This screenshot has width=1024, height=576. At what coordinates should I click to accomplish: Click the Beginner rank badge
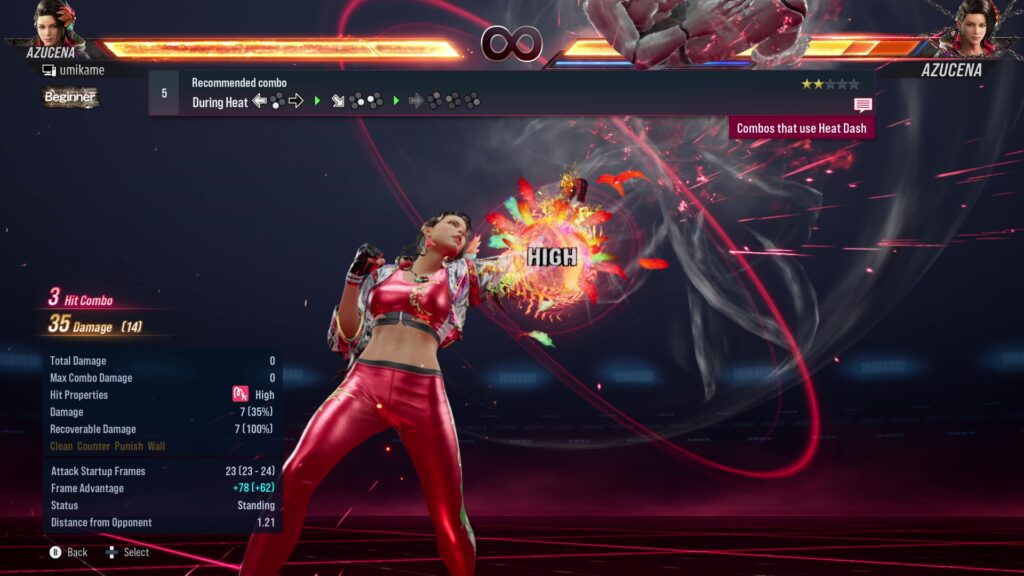(69, 97)
